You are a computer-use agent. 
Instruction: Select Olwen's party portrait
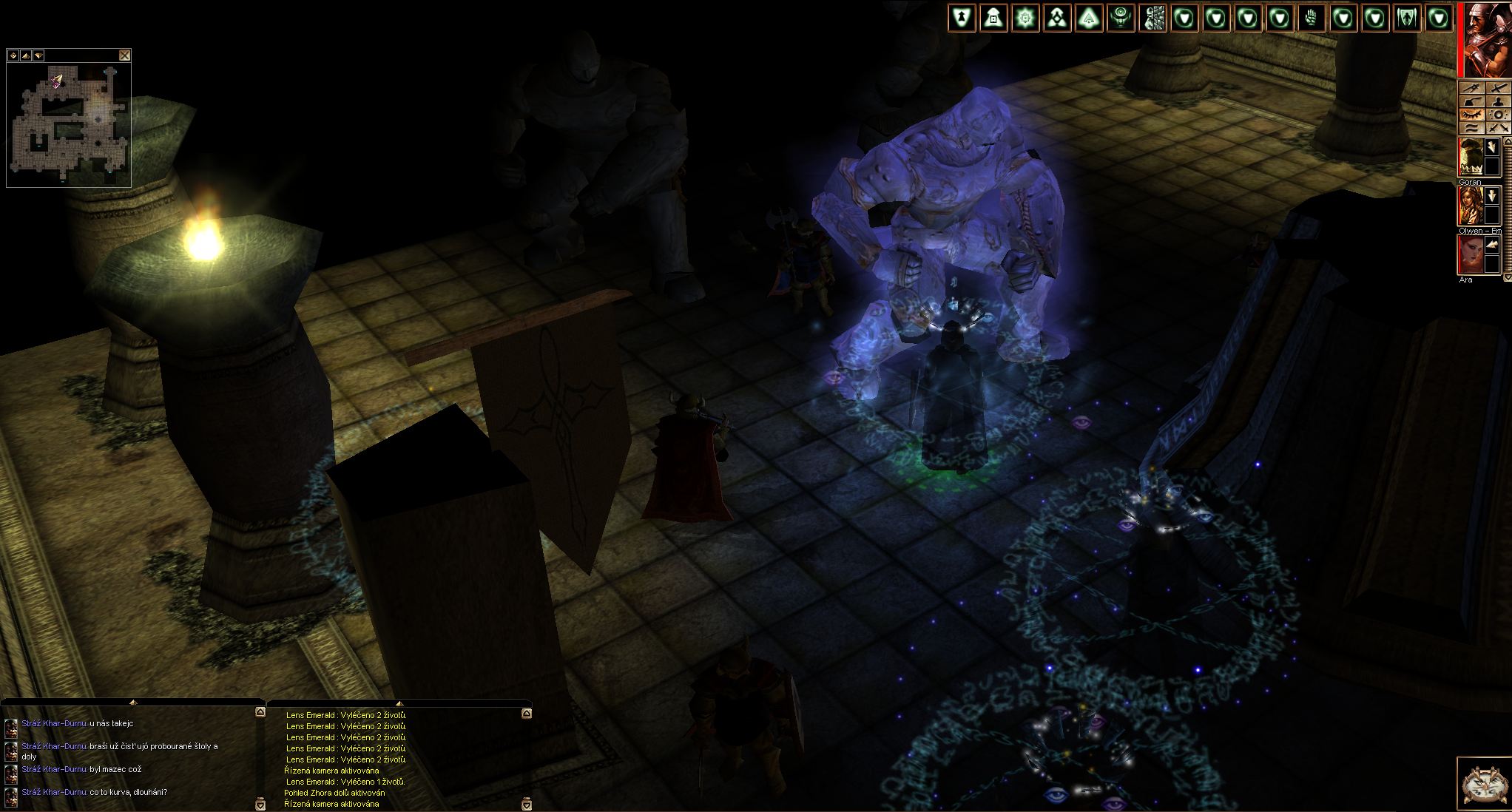[1471, 206]
